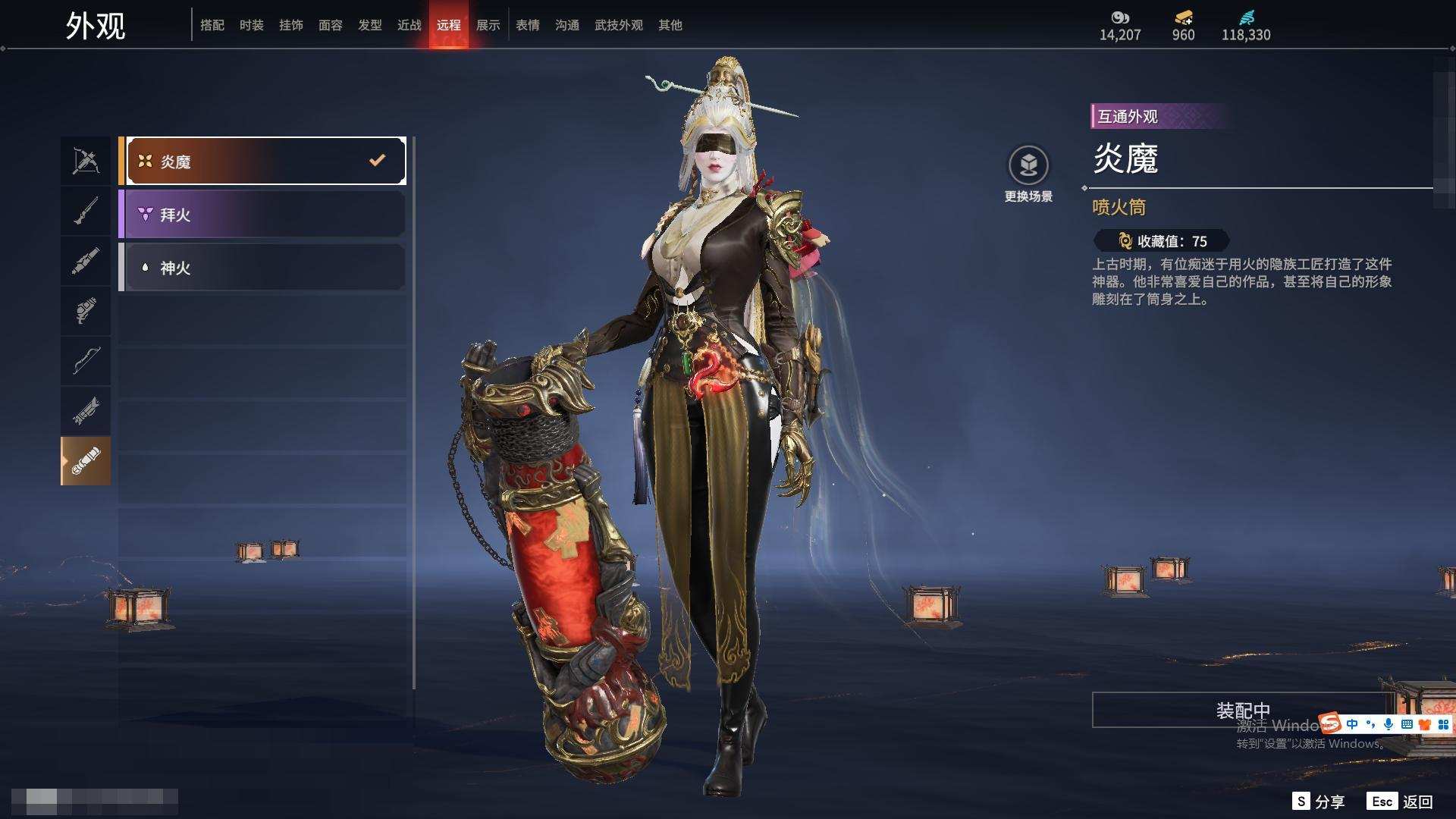
Task: Choose the 拜火 skin entry
Action: pos(262,215)
